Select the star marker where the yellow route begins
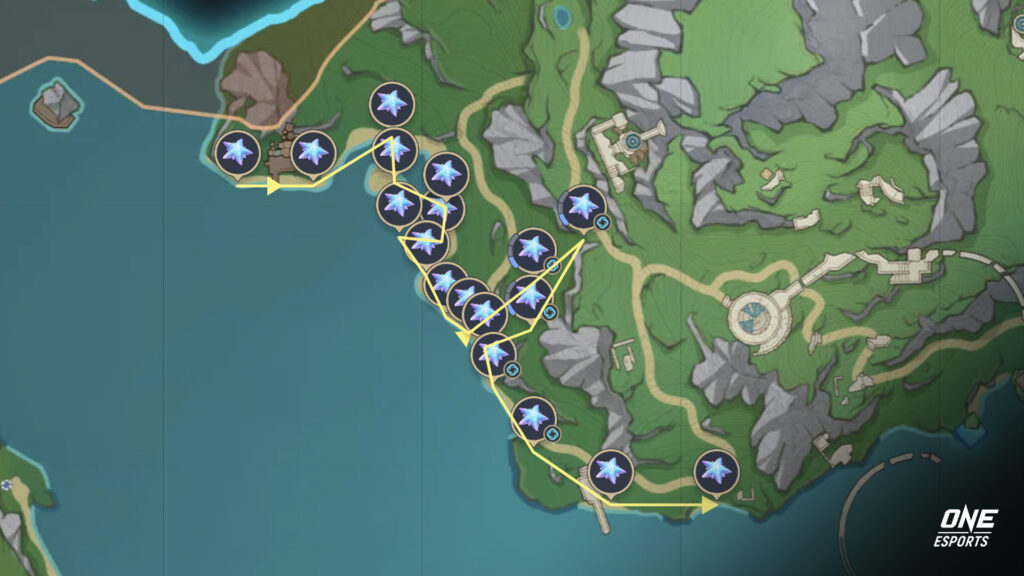 click(238, 153)
